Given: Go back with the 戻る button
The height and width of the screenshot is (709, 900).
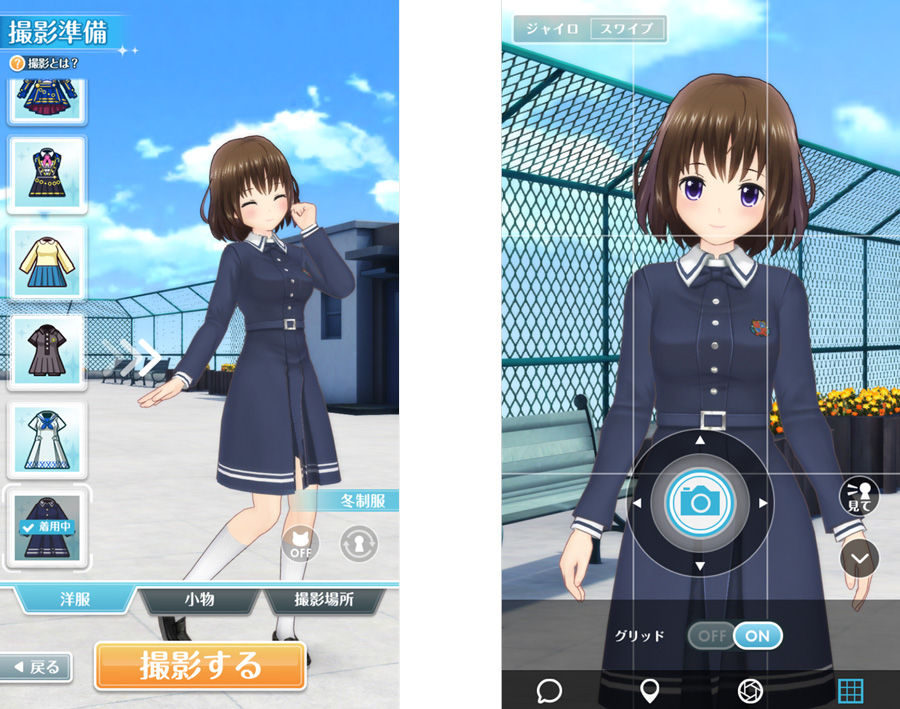Looking at the screenshot, I should pyautogui.click(x=37, y=667).
